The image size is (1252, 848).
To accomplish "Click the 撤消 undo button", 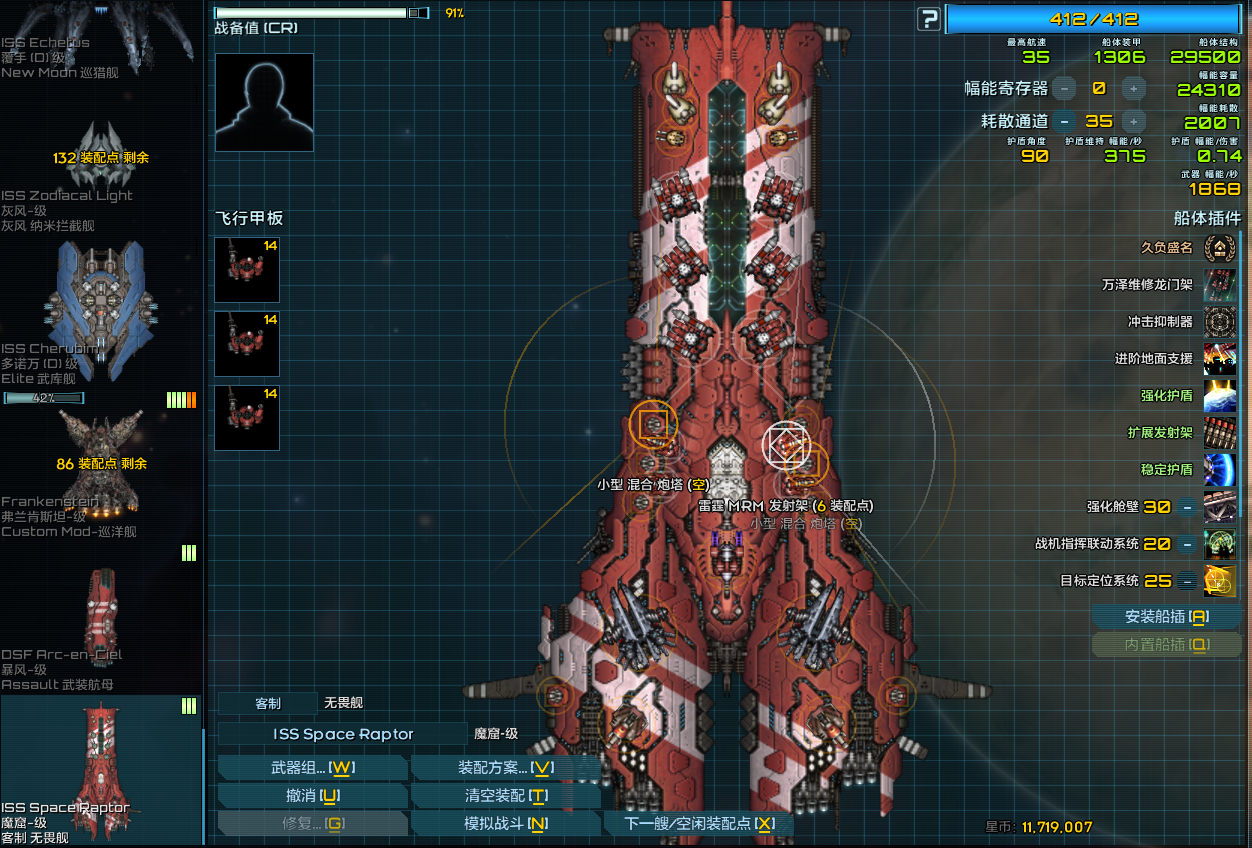I will pyautogui.click(x=312, y=796).
